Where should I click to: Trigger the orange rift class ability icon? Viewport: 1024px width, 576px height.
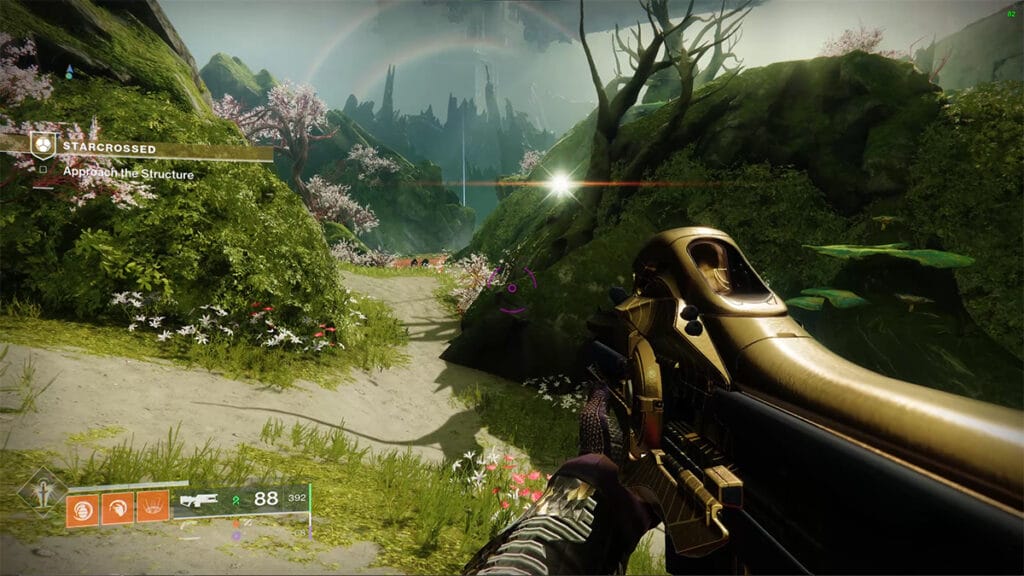tap(152, 508)
